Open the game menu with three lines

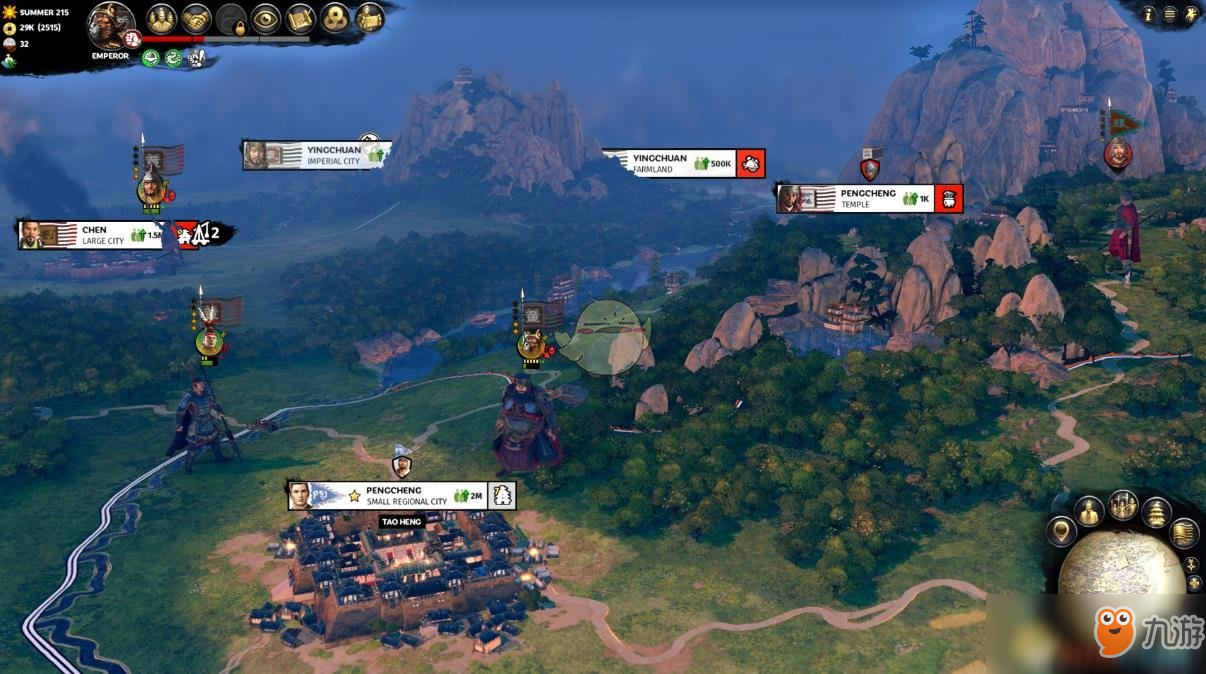coord(1170,14)
